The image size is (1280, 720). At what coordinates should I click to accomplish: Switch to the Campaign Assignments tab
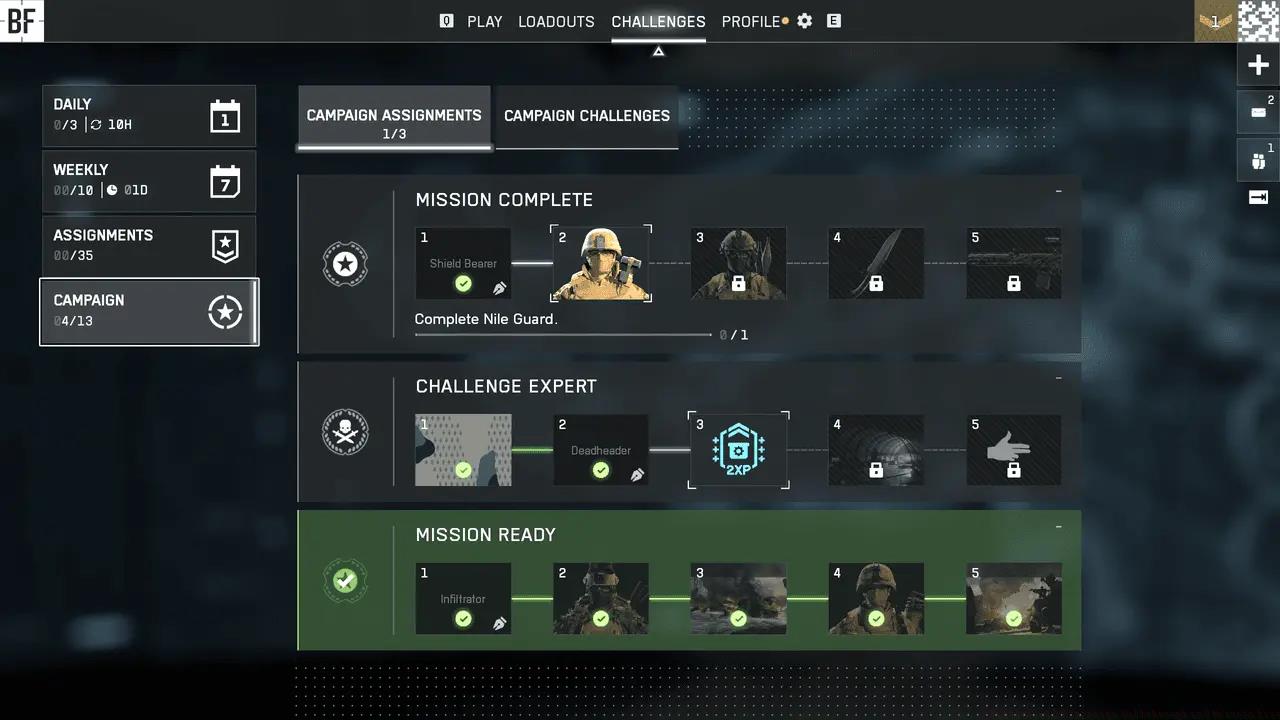[x=394, y=122]
